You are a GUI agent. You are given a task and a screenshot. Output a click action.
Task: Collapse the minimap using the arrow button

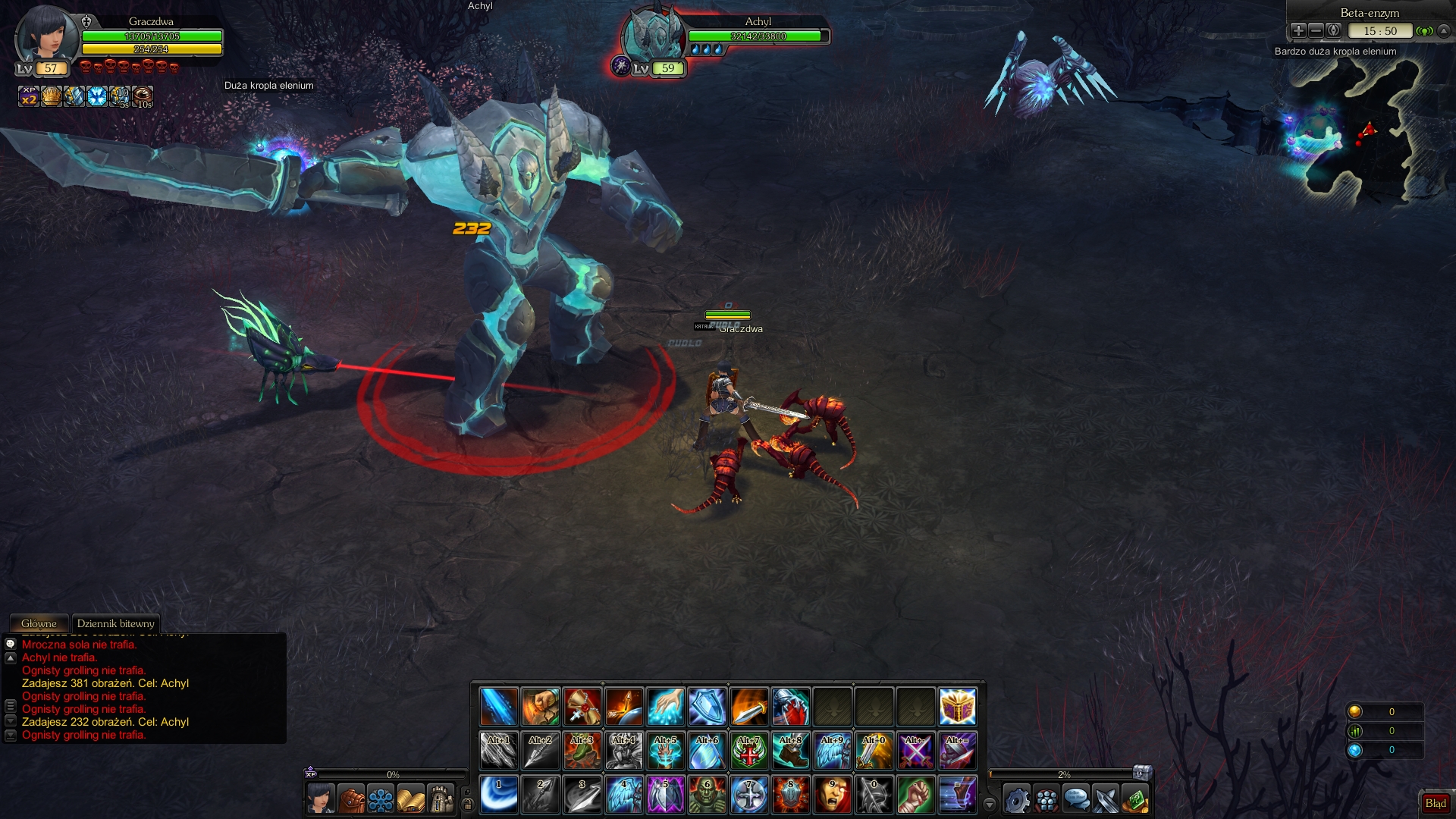(1444, 30)
